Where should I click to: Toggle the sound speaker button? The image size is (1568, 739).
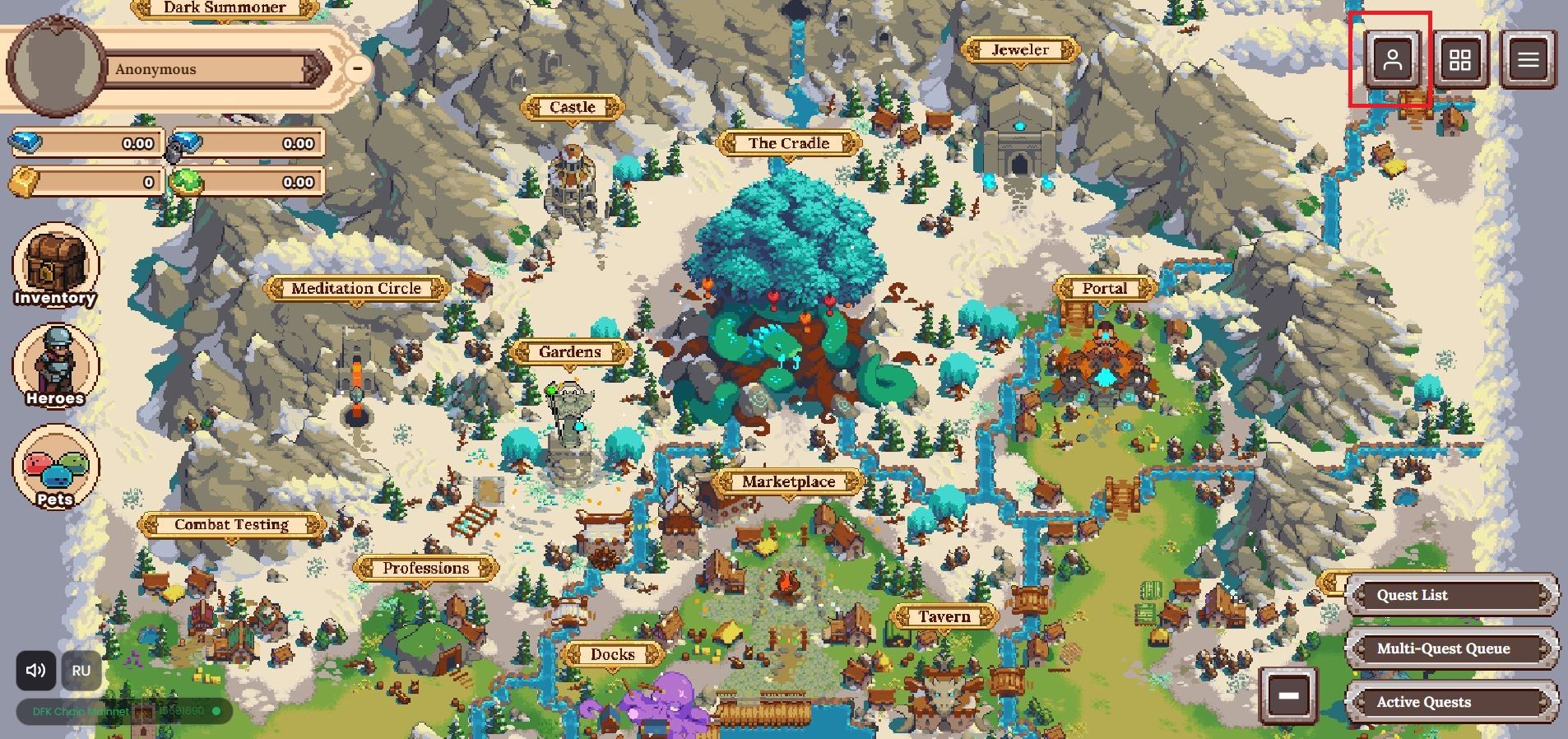36,671
